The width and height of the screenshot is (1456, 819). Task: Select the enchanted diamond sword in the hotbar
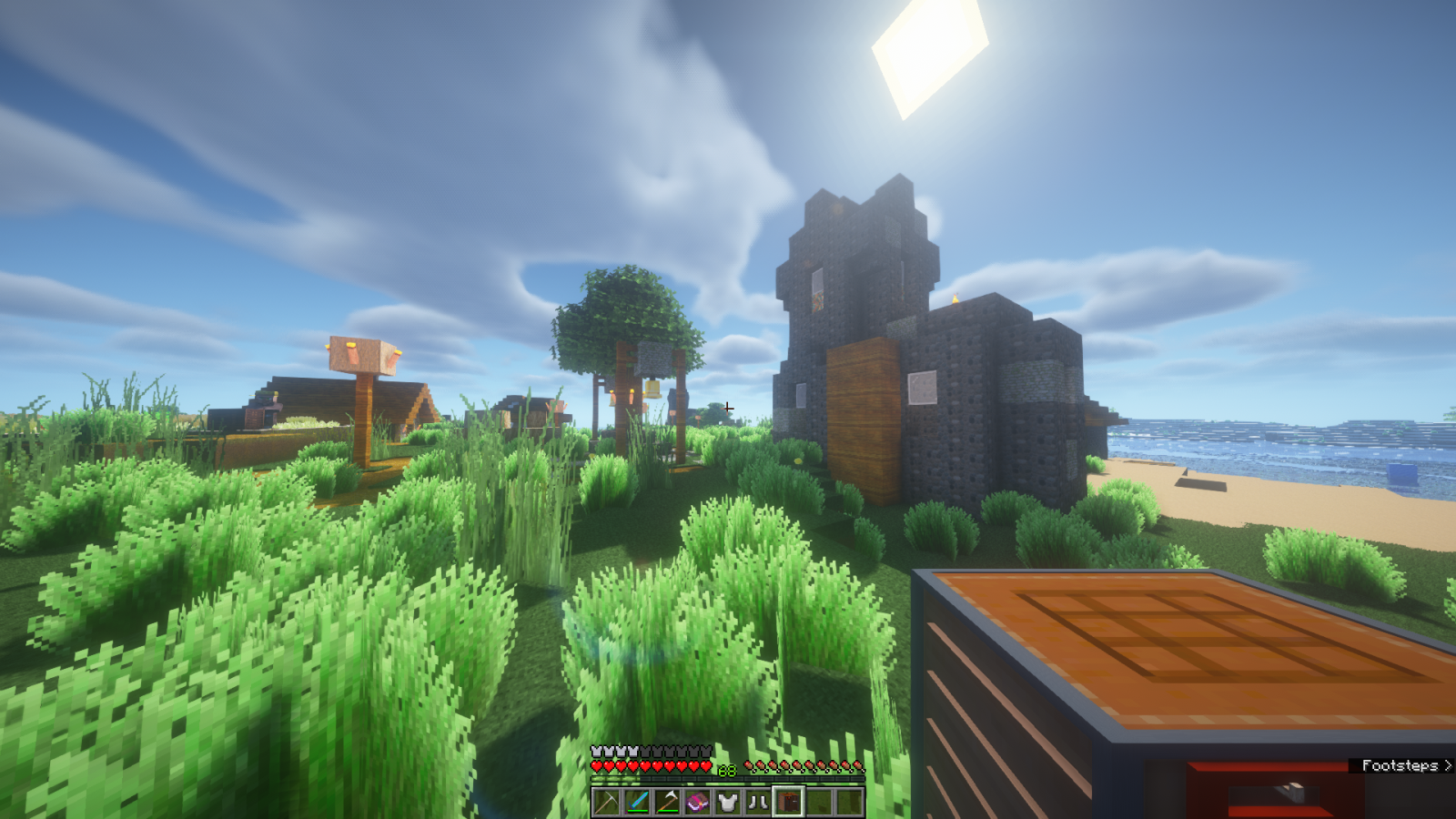pos(637,804)
